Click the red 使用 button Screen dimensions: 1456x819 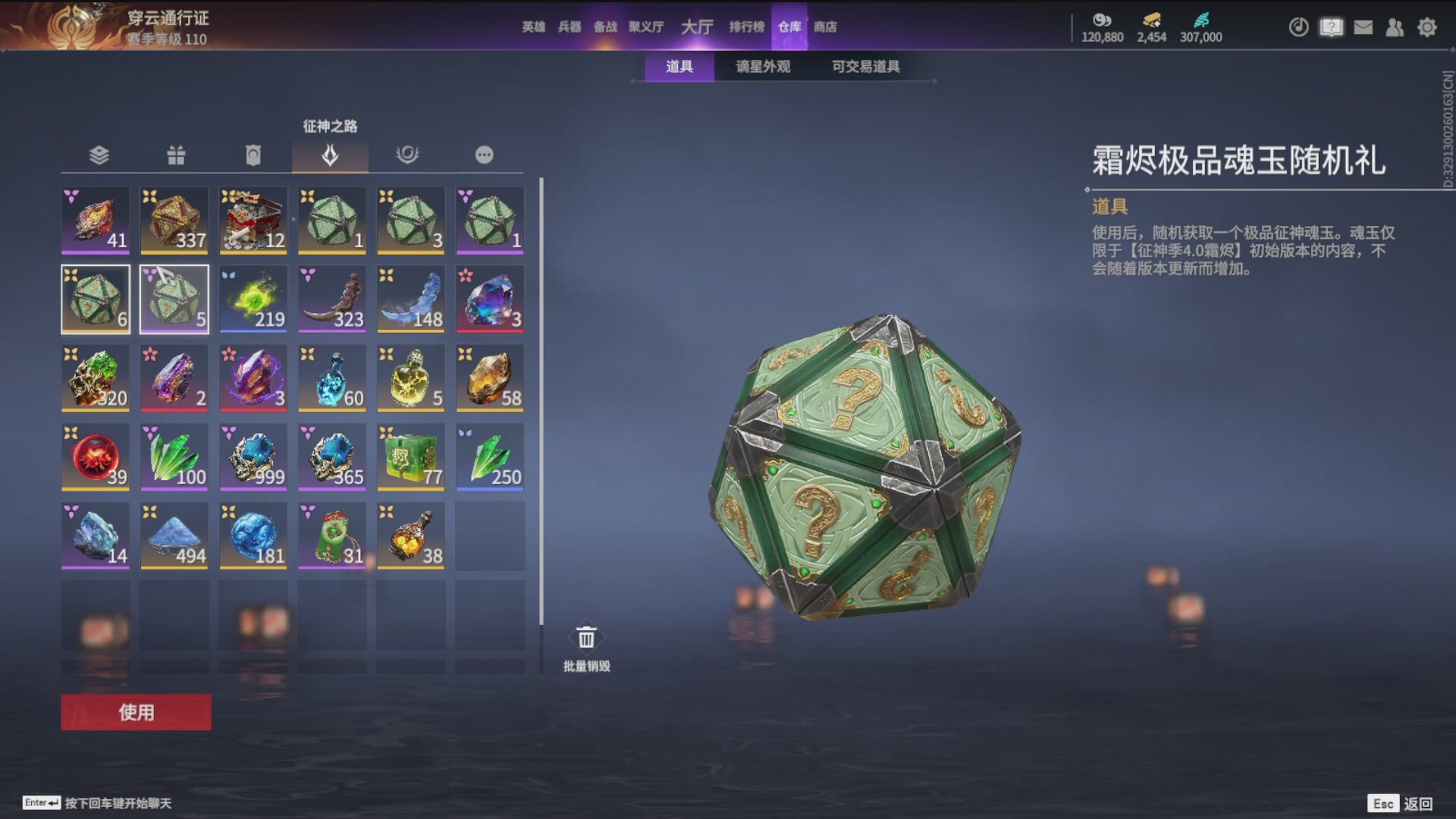pyautogui.click(x=135, y=713)
